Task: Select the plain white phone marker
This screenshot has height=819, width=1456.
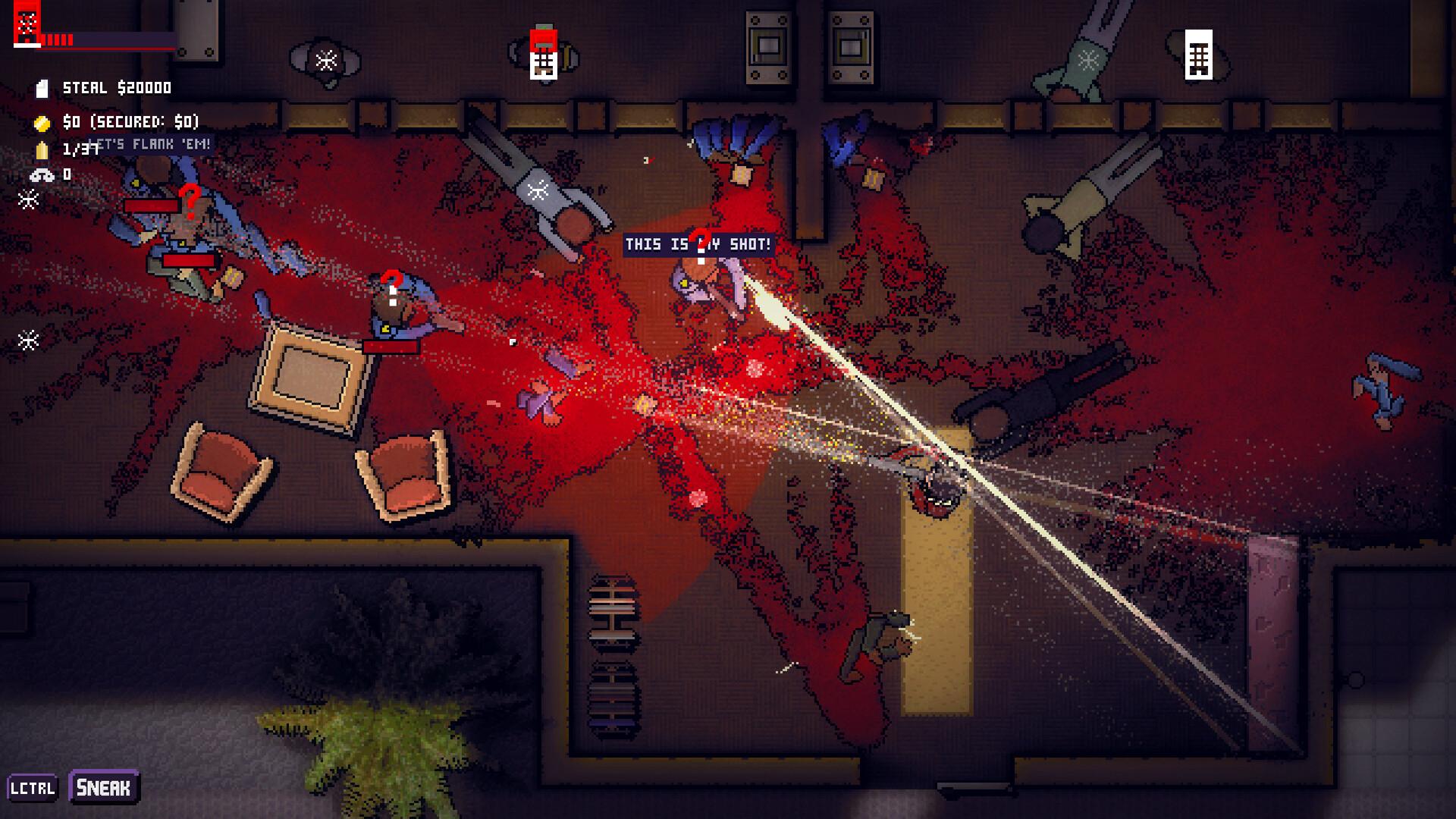Action: click(1198, 55)
